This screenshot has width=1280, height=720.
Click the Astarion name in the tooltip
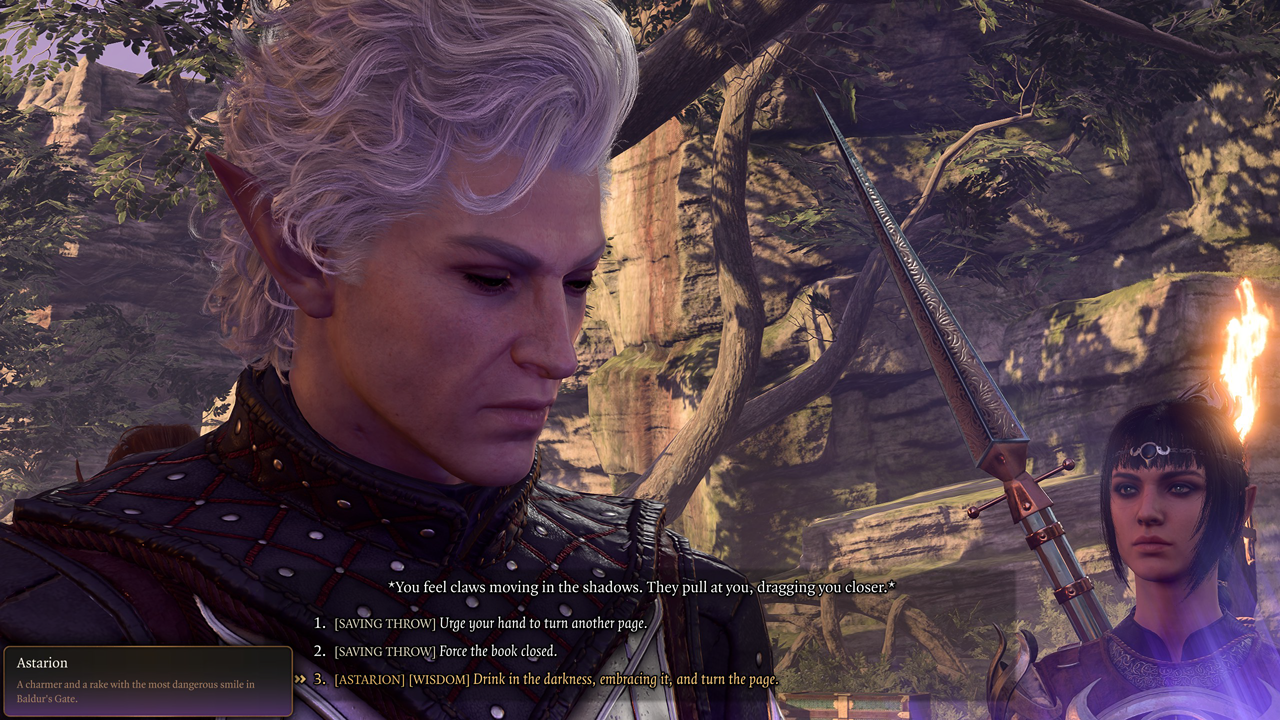pos(42,663)
